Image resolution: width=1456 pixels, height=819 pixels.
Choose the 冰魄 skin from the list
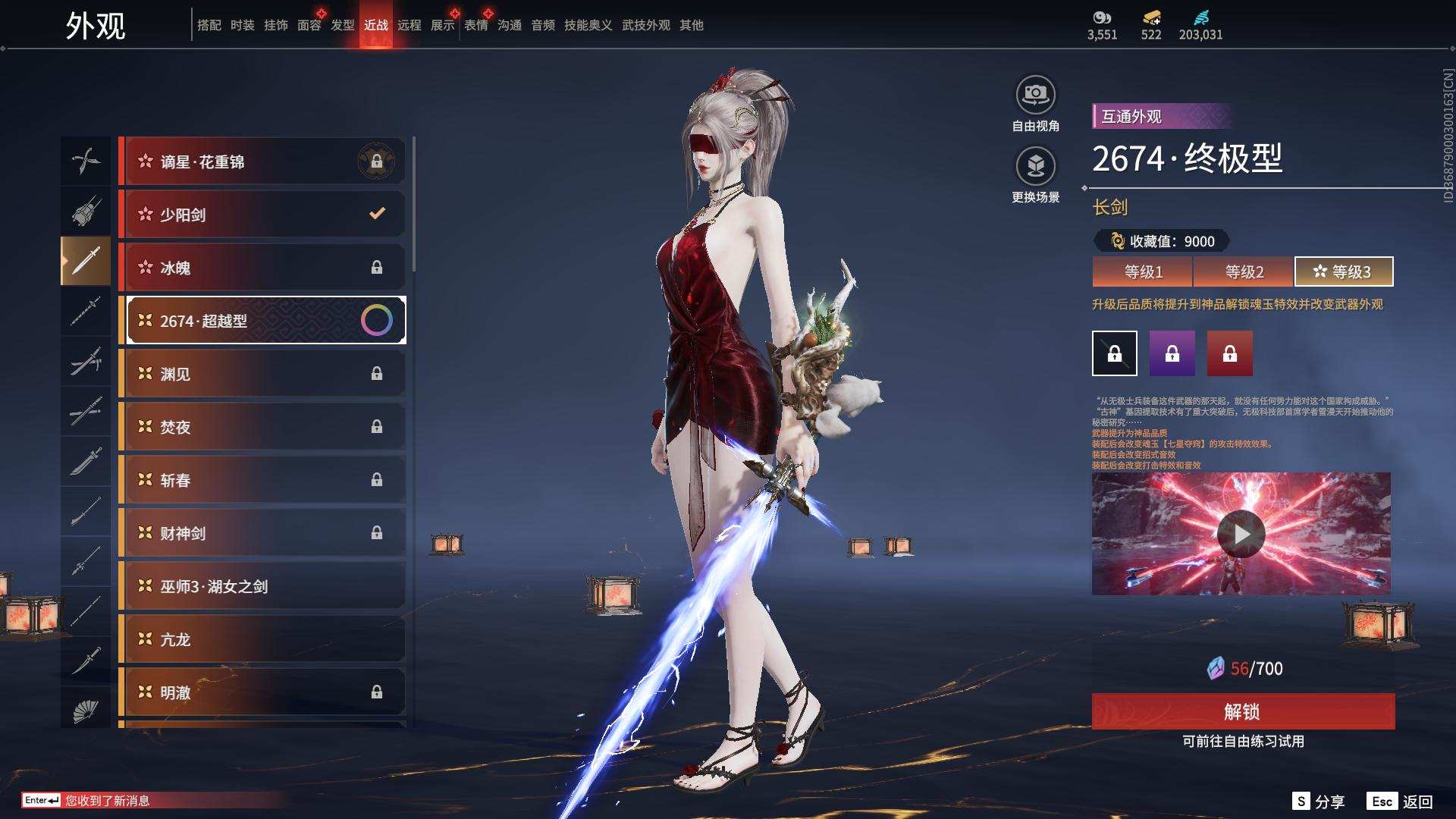[x=262, y=268]
